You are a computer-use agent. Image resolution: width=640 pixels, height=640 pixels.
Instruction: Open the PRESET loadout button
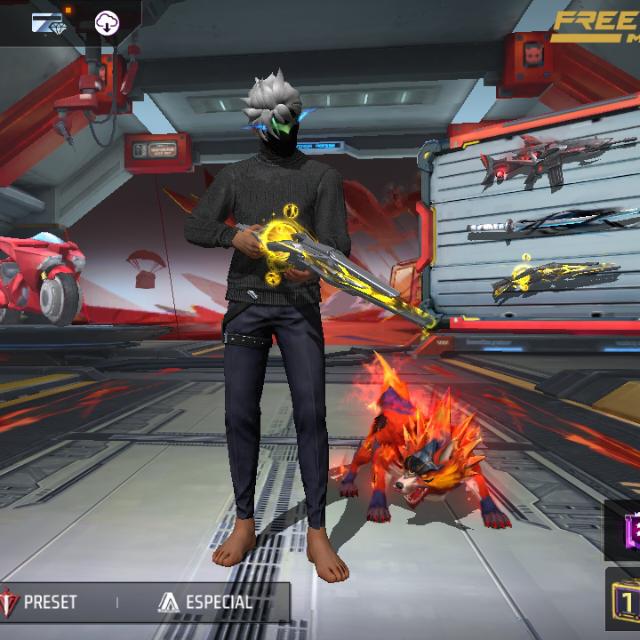click(42, 603)
